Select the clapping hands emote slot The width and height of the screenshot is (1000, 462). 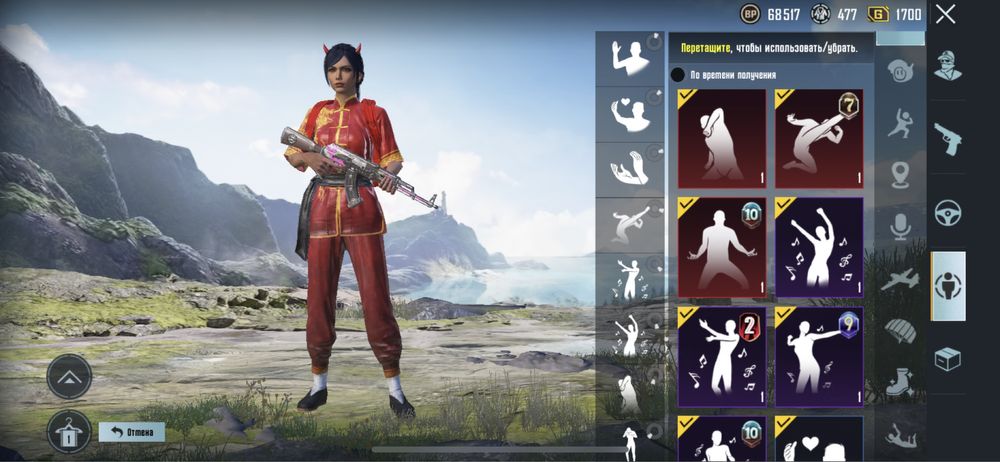pyautogui.click(x=630, y=170)
